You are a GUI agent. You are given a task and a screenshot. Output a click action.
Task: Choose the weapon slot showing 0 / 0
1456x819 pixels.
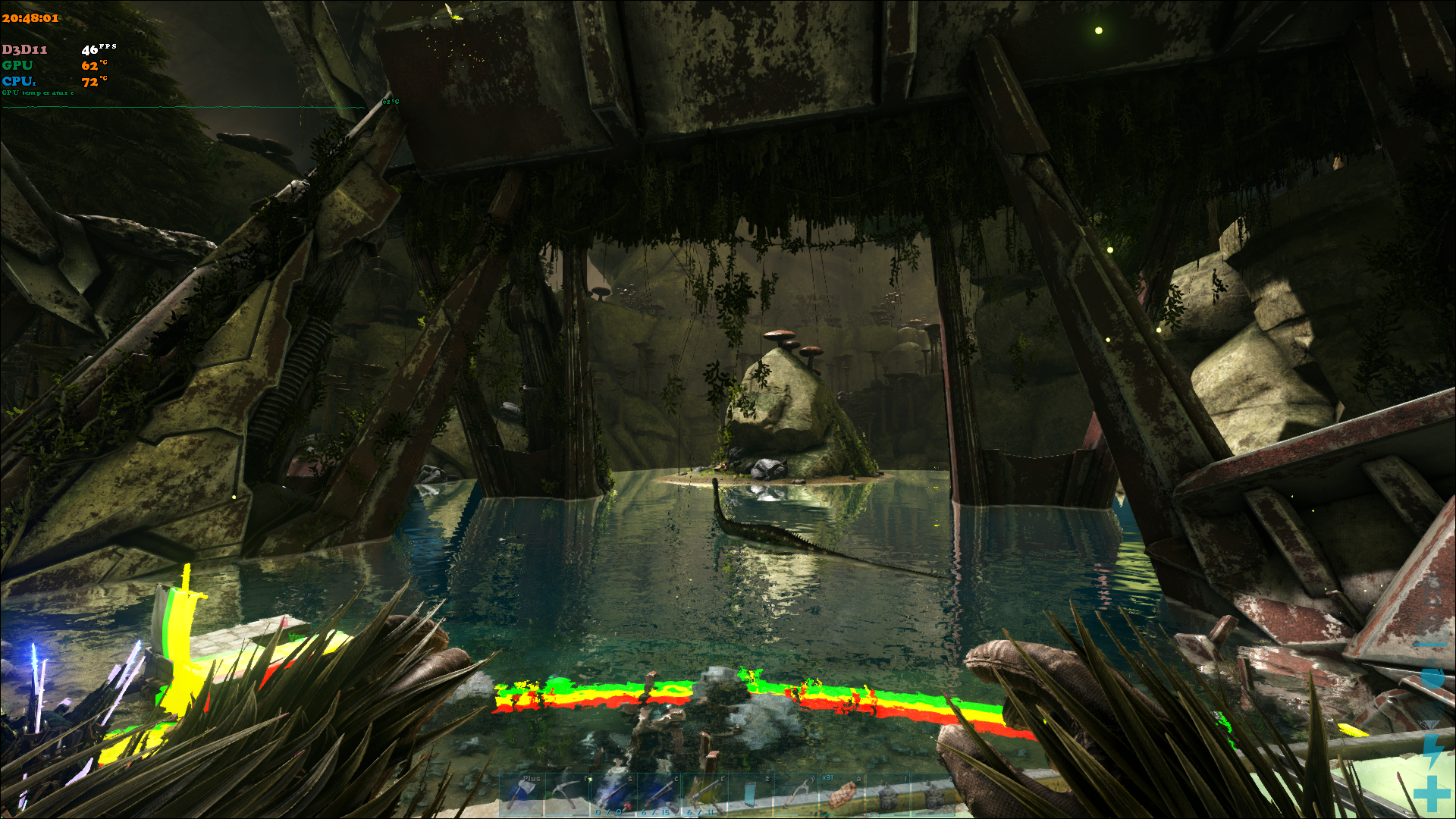pos(613,794)
